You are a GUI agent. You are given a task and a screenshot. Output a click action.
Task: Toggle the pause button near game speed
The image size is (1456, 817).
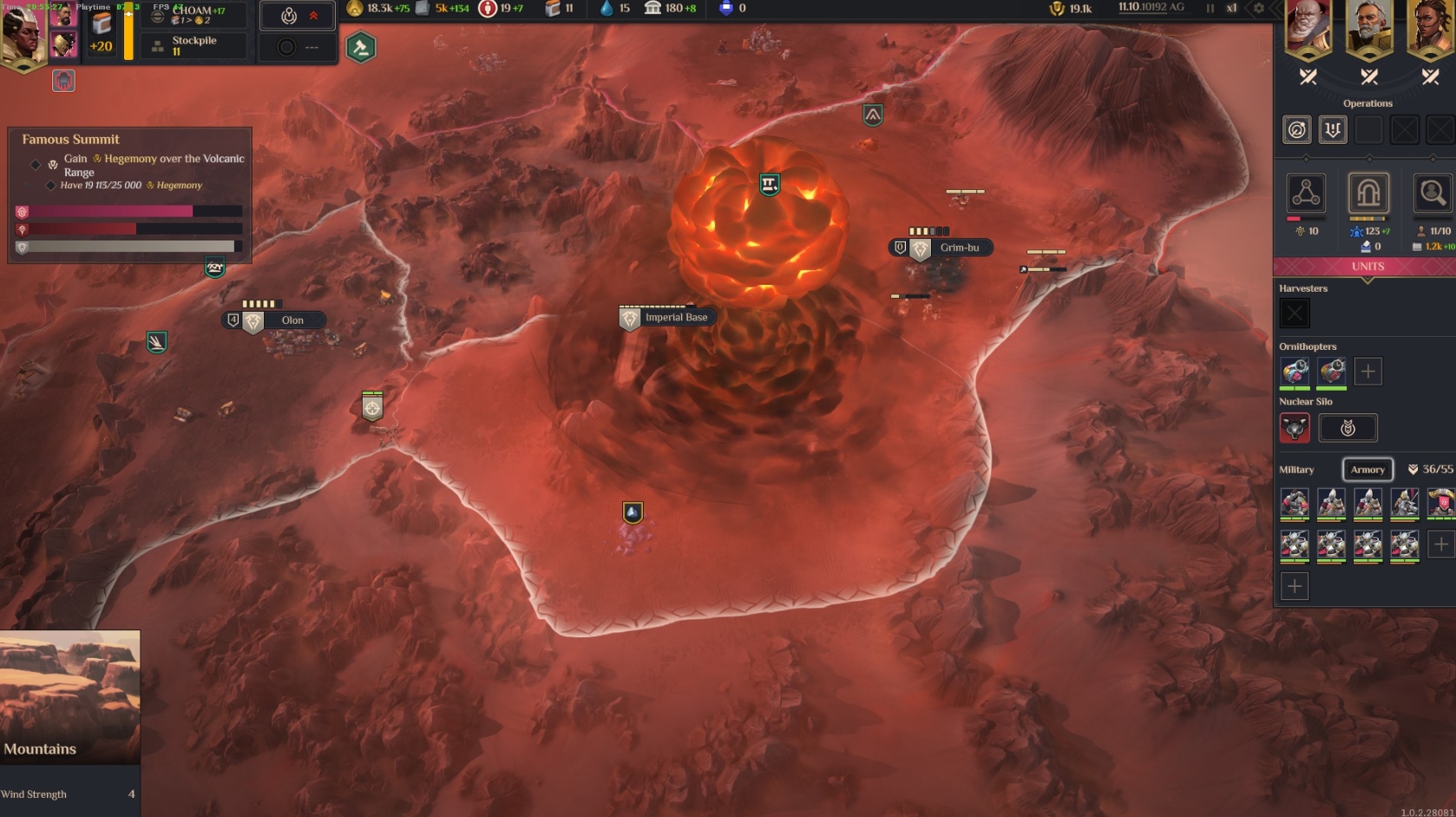point(1210,8)
